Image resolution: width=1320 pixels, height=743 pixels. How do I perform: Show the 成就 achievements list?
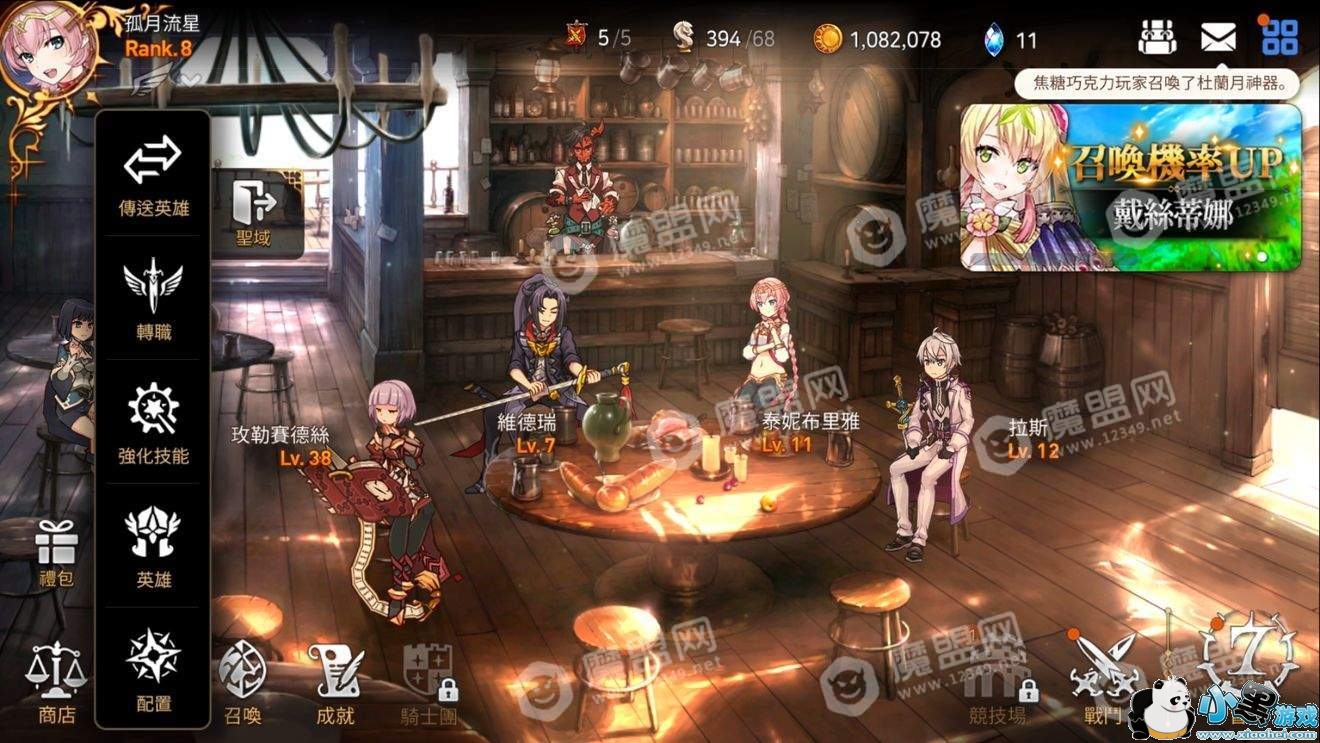click(334, 682)
